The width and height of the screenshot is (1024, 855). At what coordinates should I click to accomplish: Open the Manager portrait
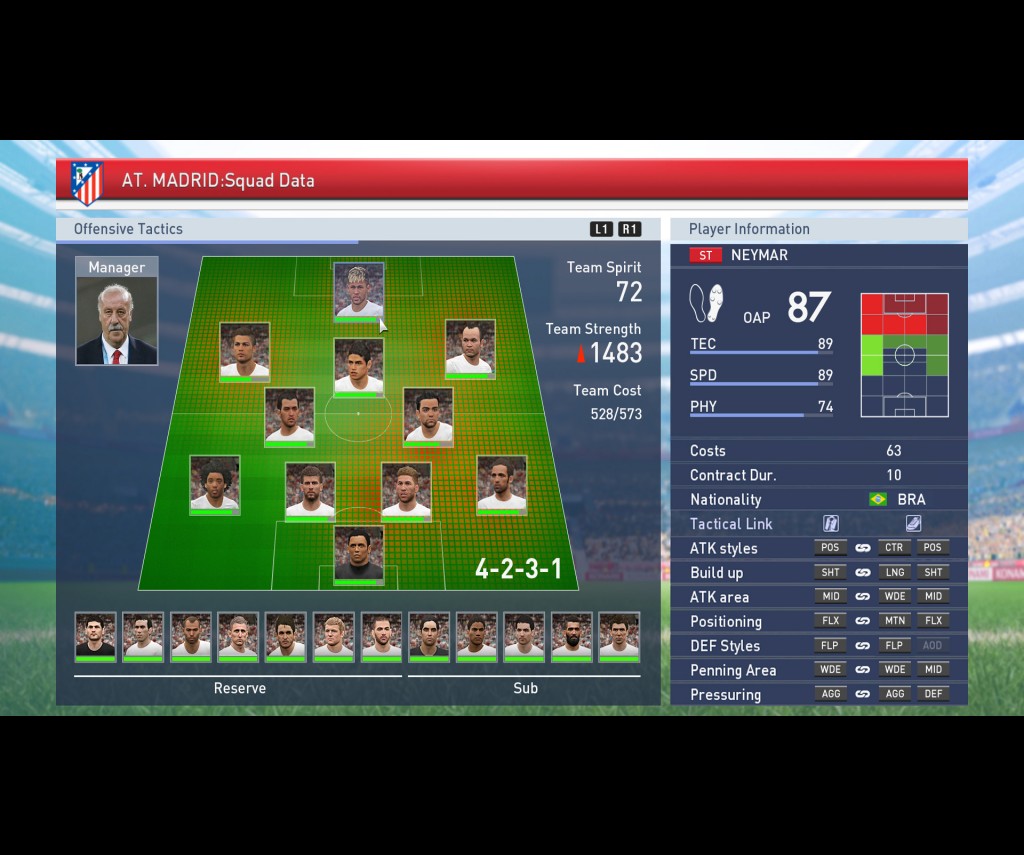click(116, 311)
